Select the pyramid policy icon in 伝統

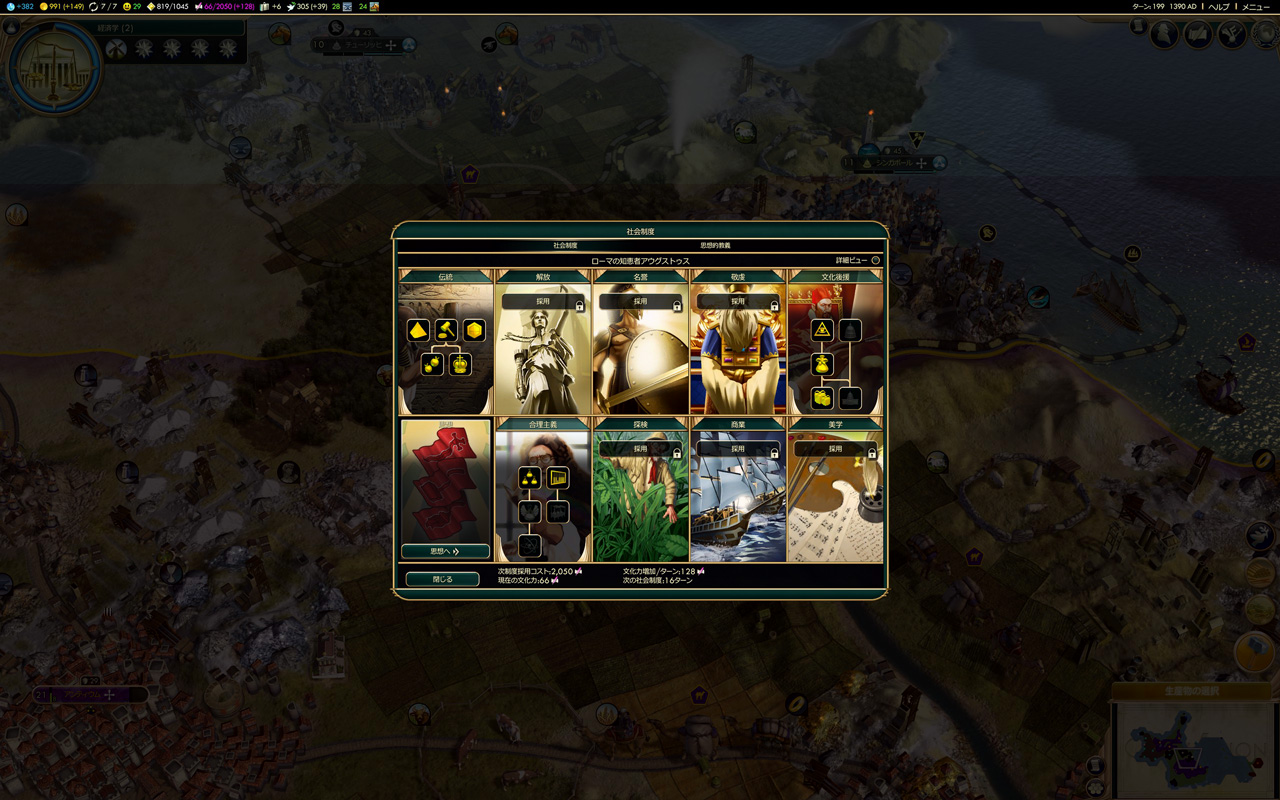[418, 330]
